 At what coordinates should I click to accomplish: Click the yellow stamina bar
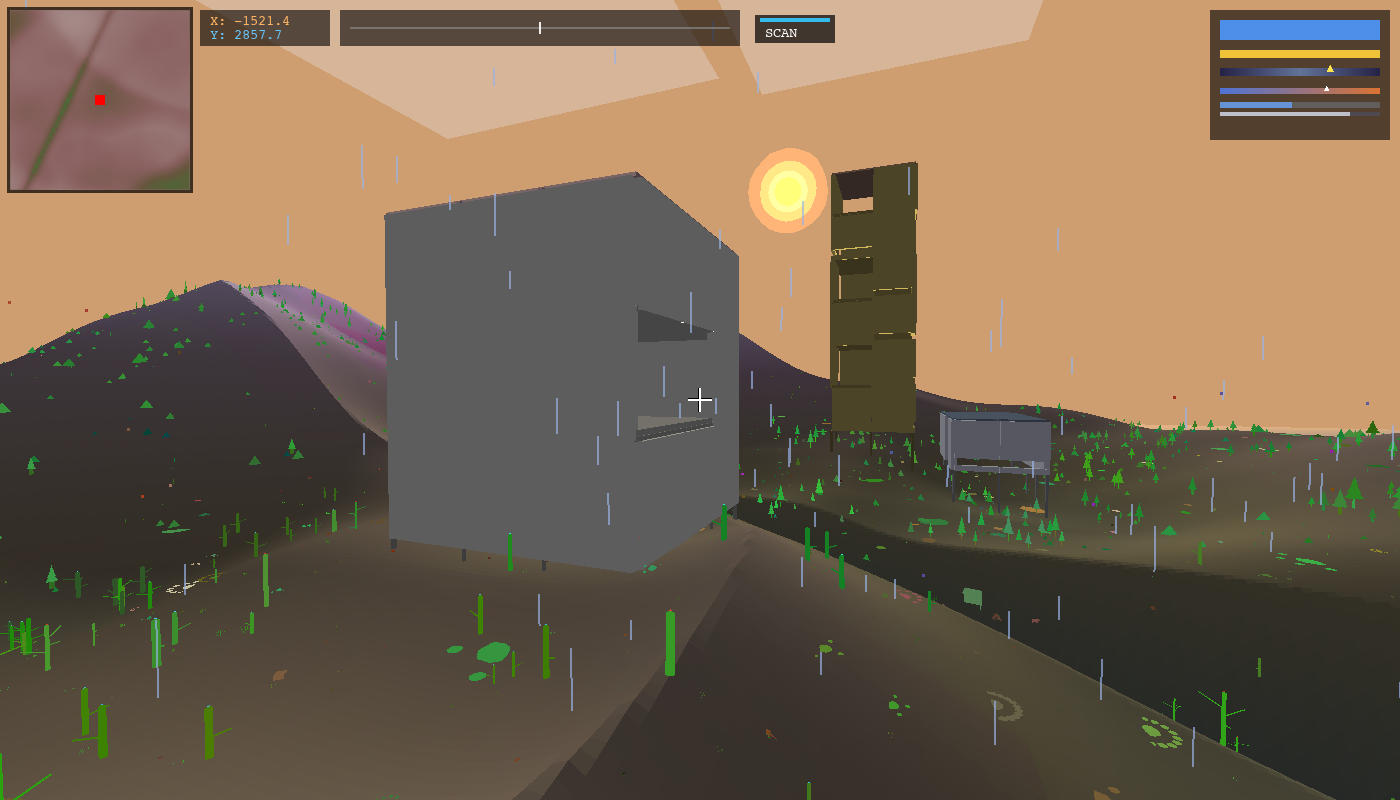tap(1299, 51)
